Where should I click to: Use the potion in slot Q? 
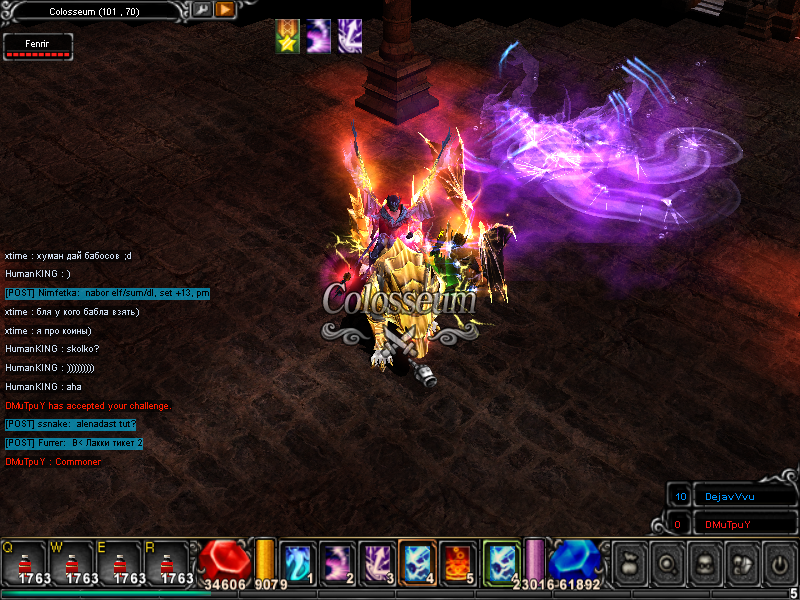[24, 563]
